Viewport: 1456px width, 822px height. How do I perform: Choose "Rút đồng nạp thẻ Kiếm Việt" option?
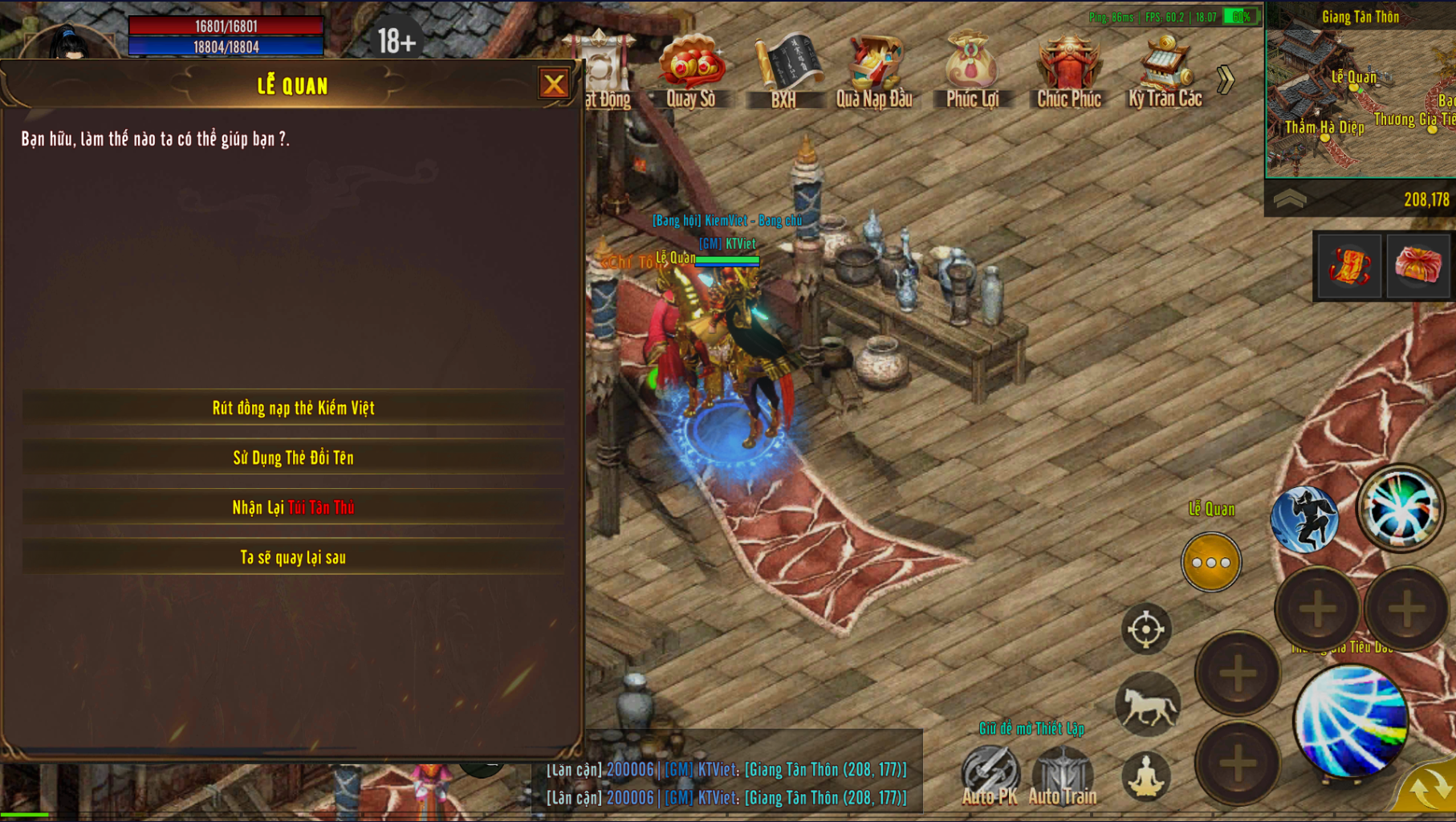pyautogui.click(x=293, y=408)
